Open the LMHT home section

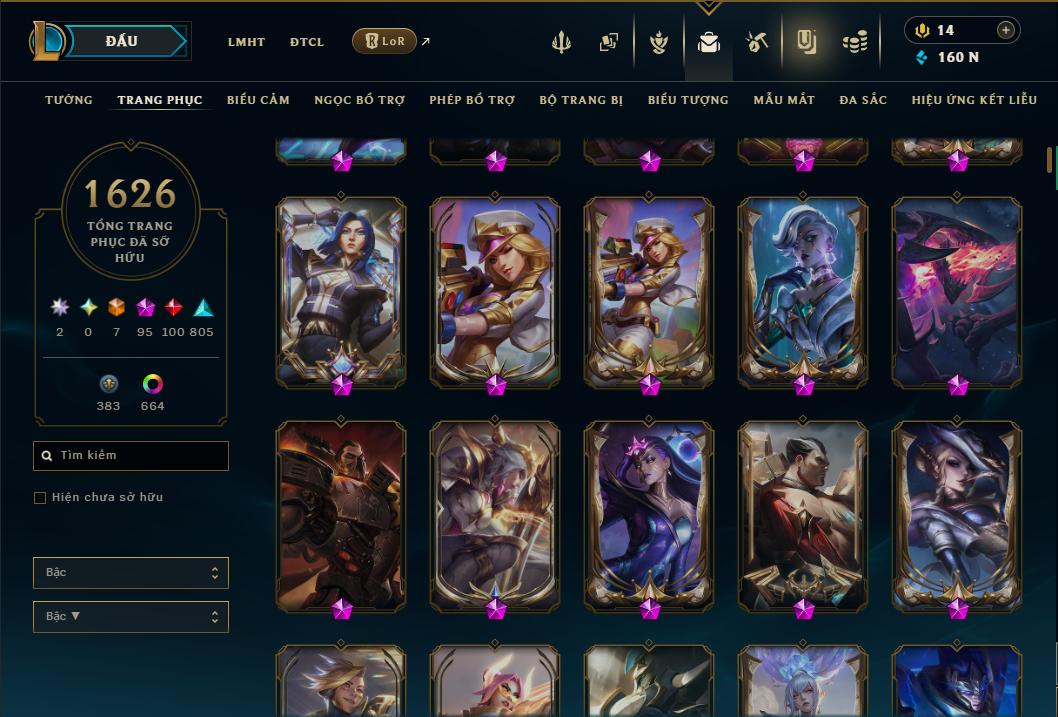pyautogui.click(x=246, y=42)
